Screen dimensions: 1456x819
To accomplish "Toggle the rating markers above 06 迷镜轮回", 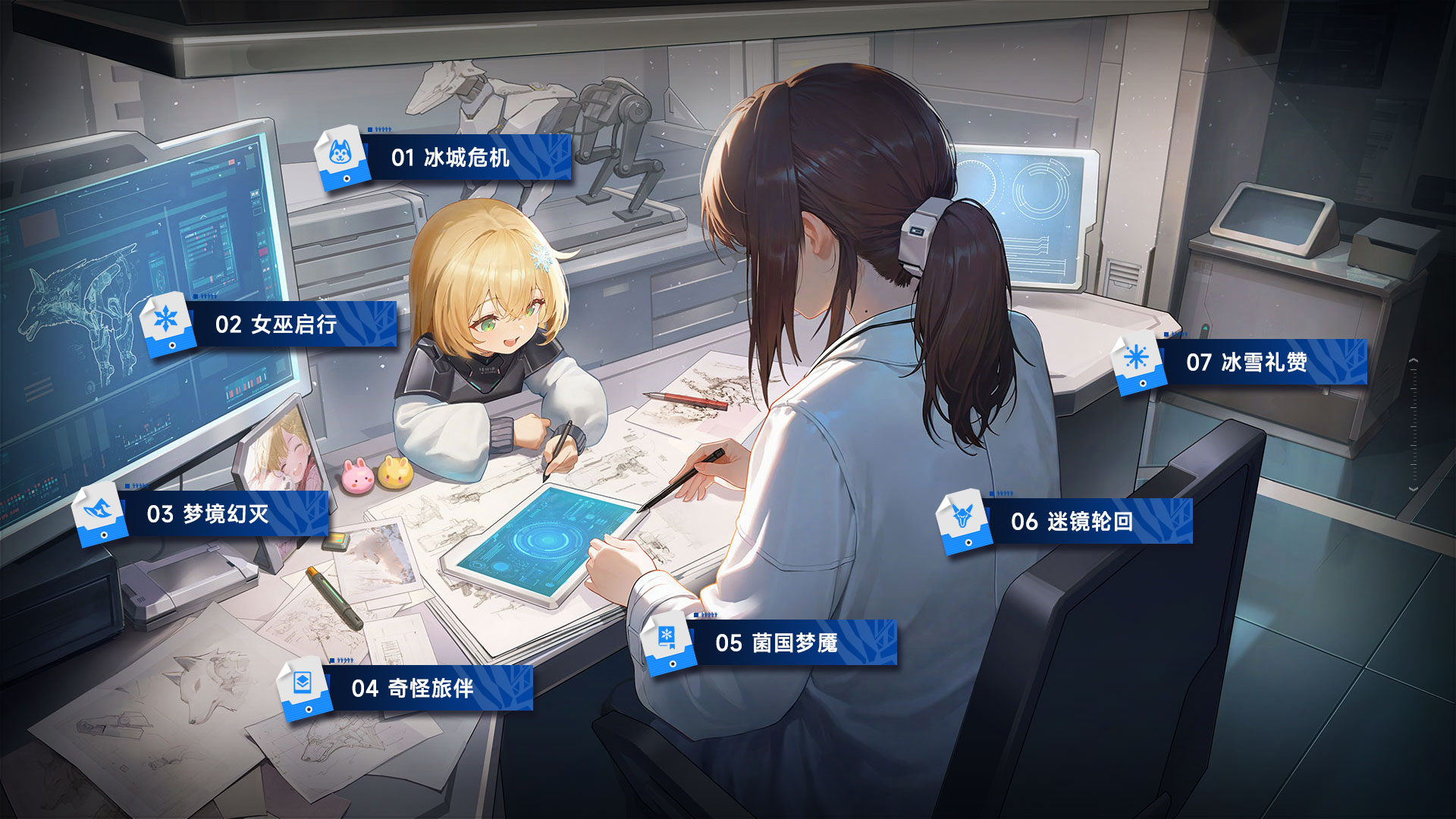I will [1003, 491].
